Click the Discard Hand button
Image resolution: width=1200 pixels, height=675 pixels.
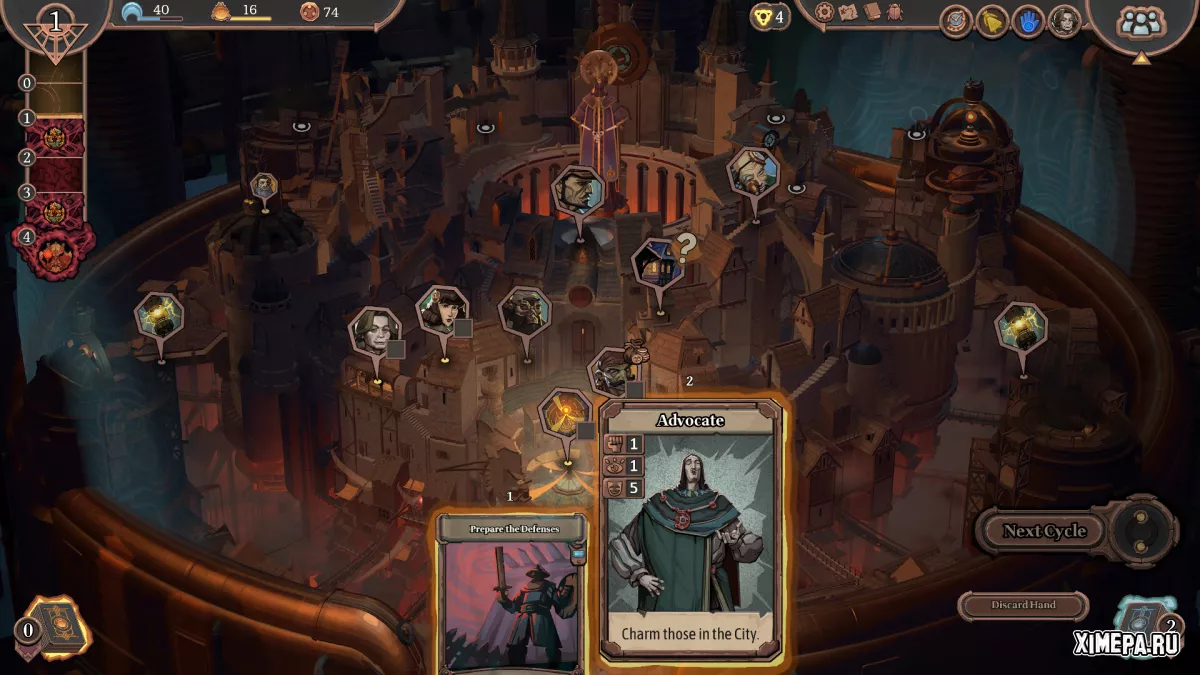pyautogui.click(x=1023, y=605)
